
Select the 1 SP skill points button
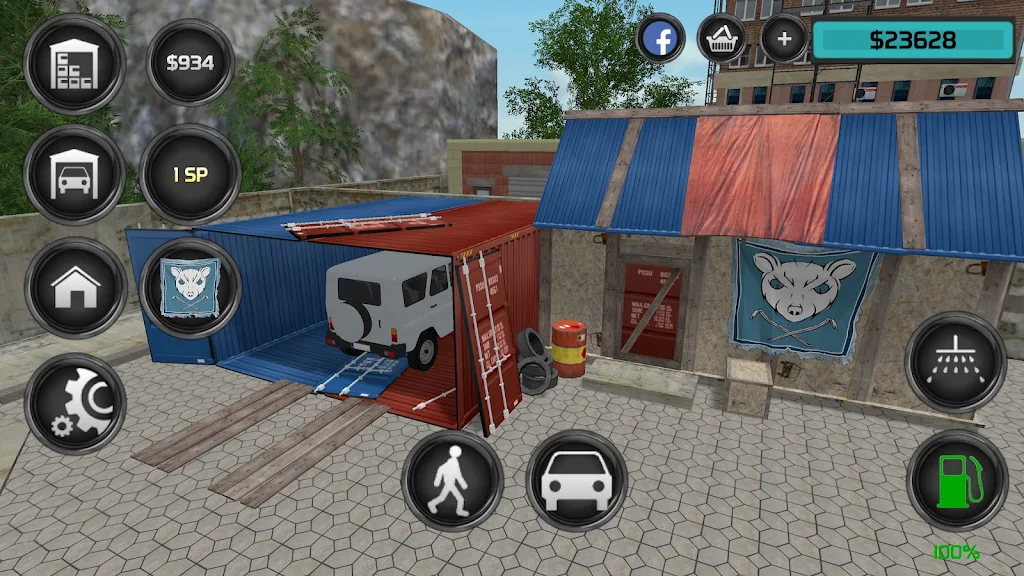pyautogui.click(x=190, y=175)
